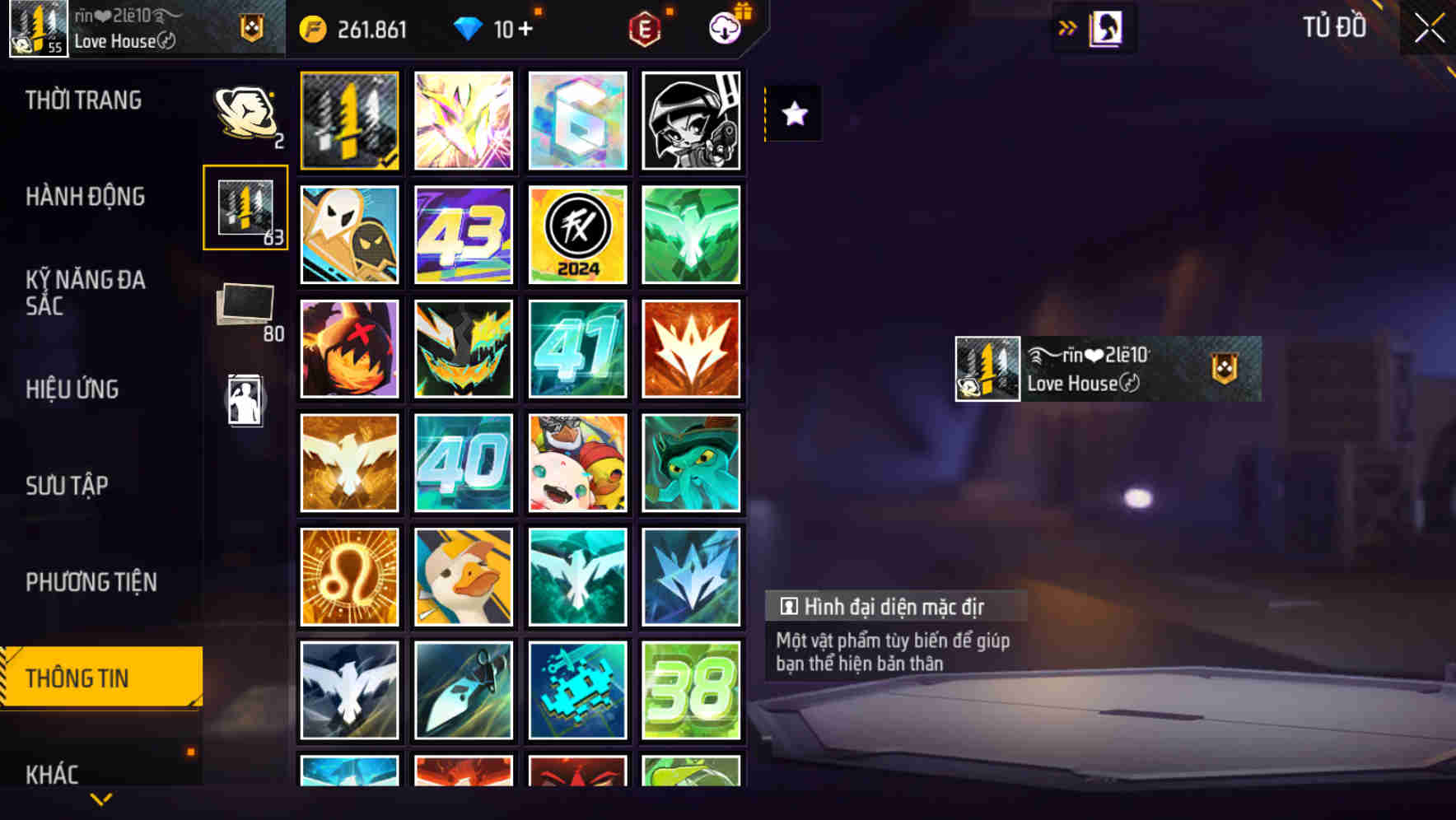Select the FX 2024 avatar thumbnail
1456x820 pixels.
(577, 235)
